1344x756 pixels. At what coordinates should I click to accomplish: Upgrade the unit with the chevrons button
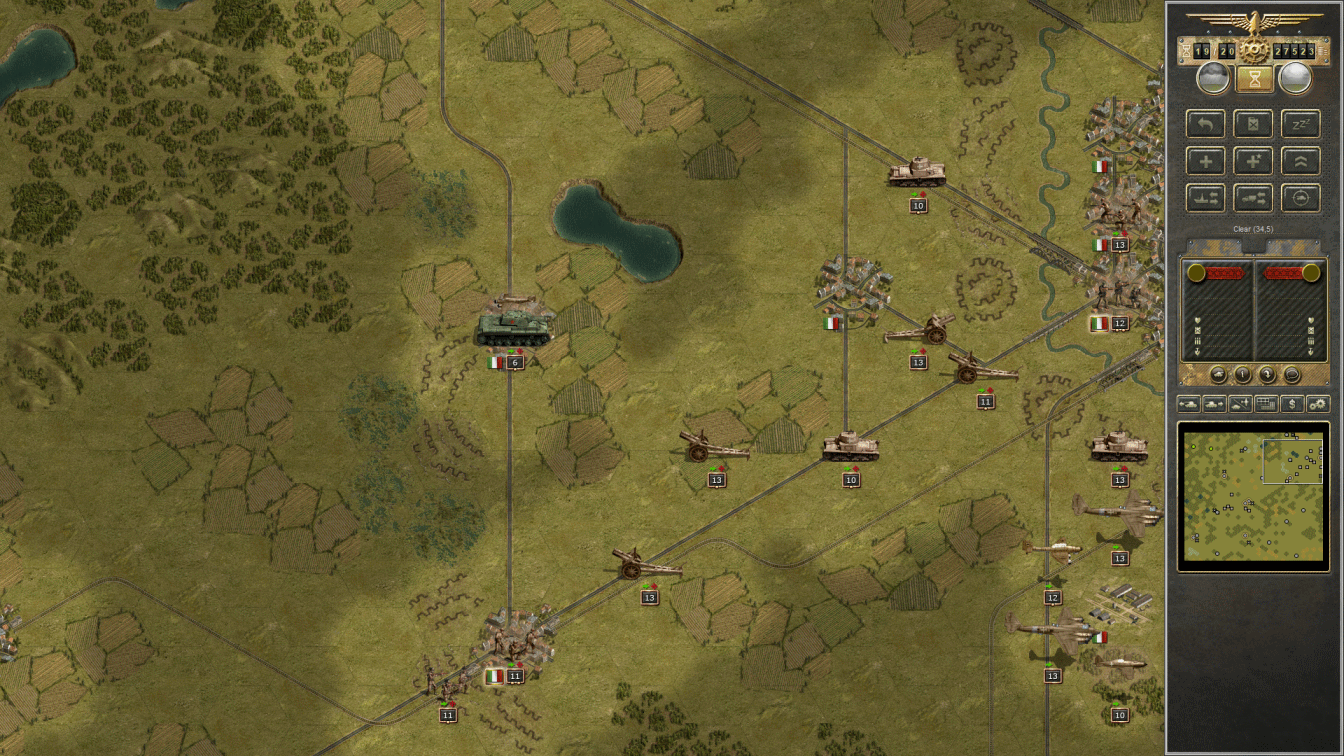(x=1300, y=161)
